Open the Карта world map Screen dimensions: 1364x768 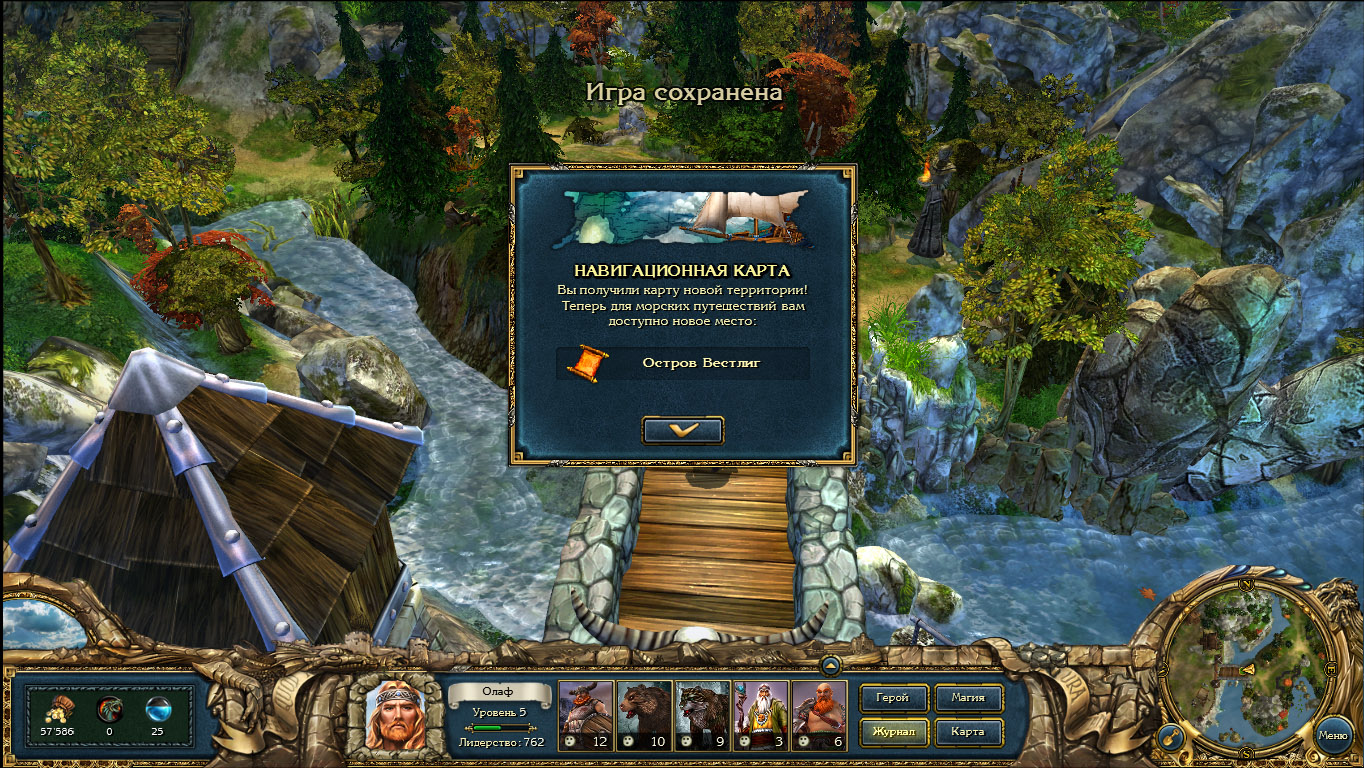(x=967, y=731)
